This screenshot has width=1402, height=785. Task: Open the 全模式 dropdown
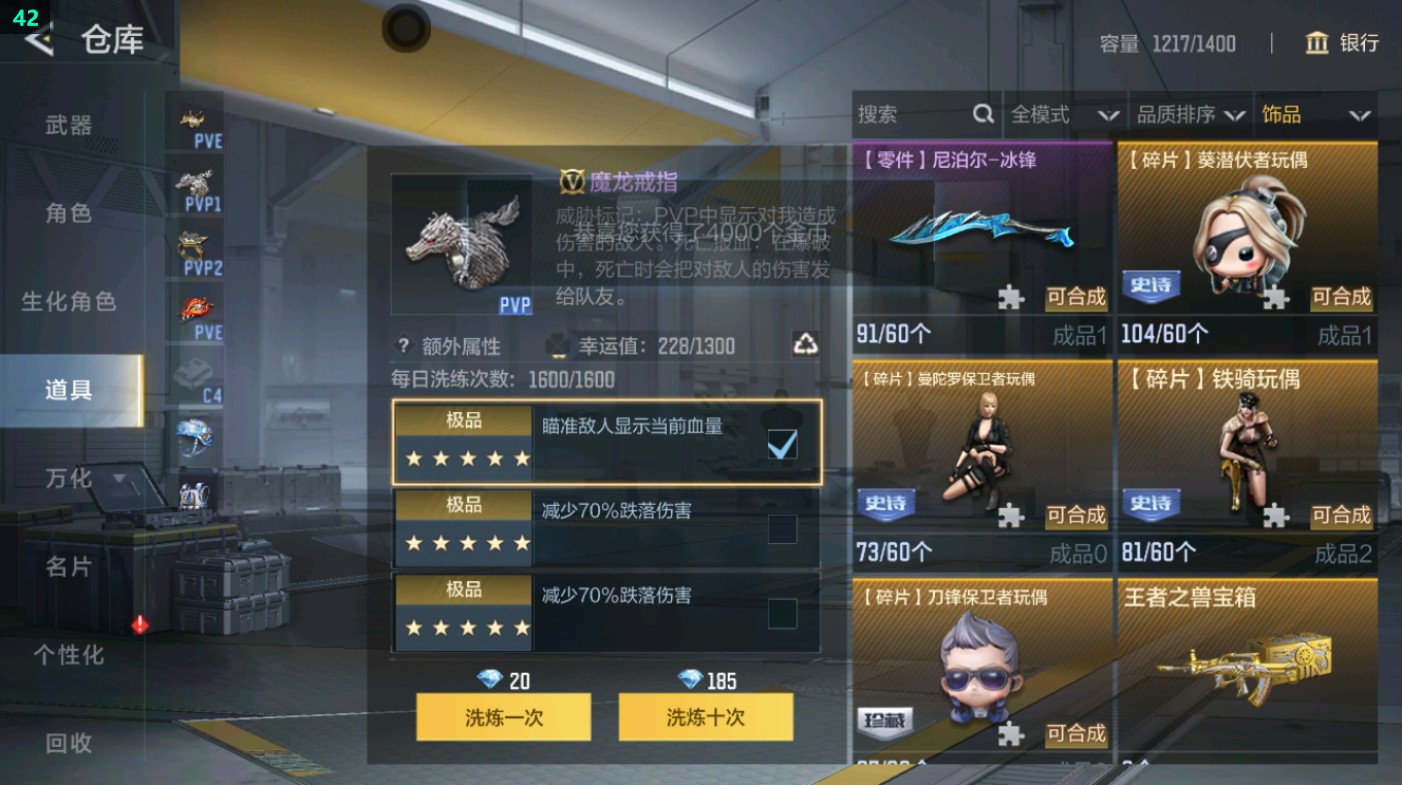(1067, 115)
